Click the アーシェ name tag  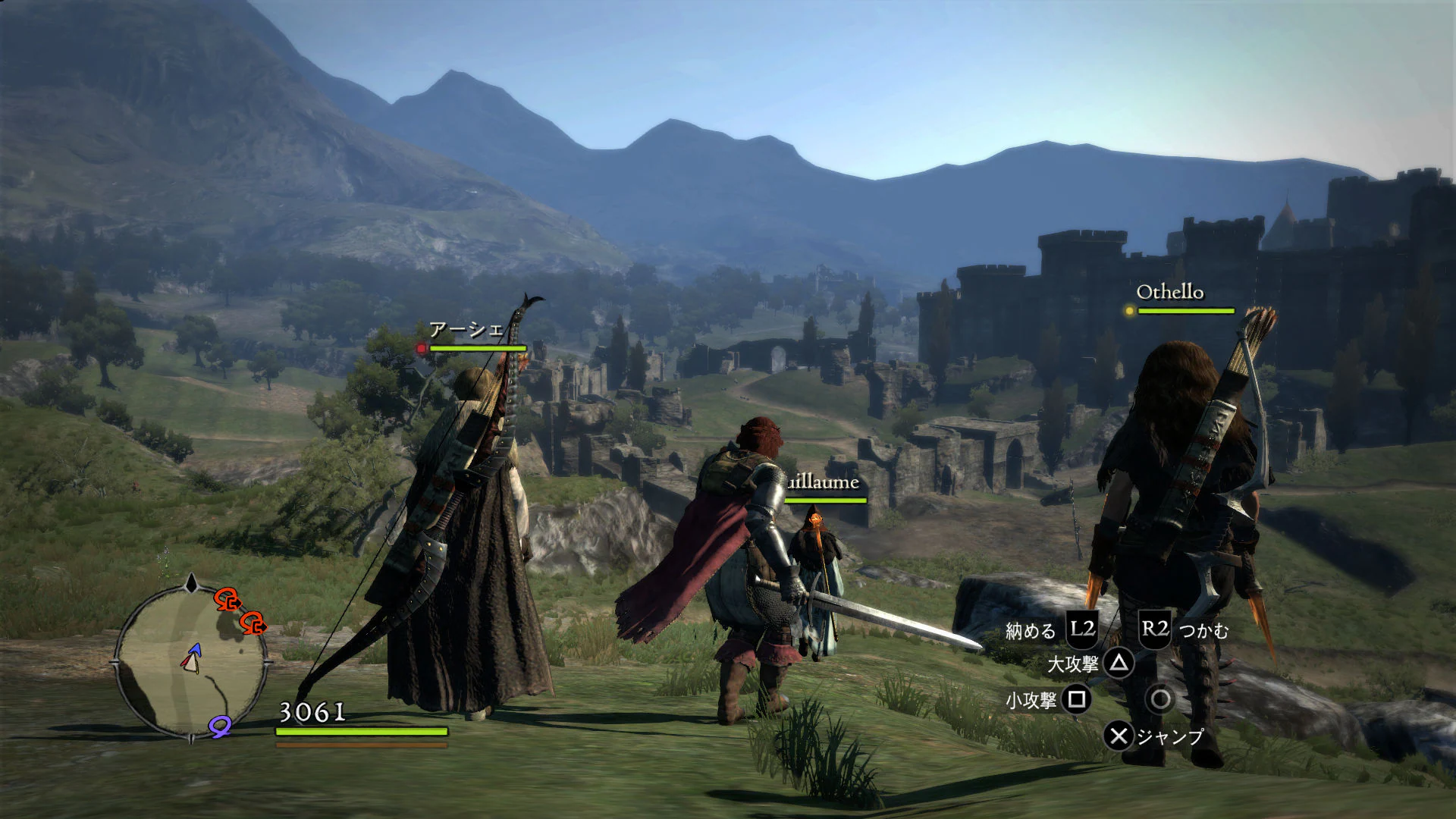[x=468, y=329]
